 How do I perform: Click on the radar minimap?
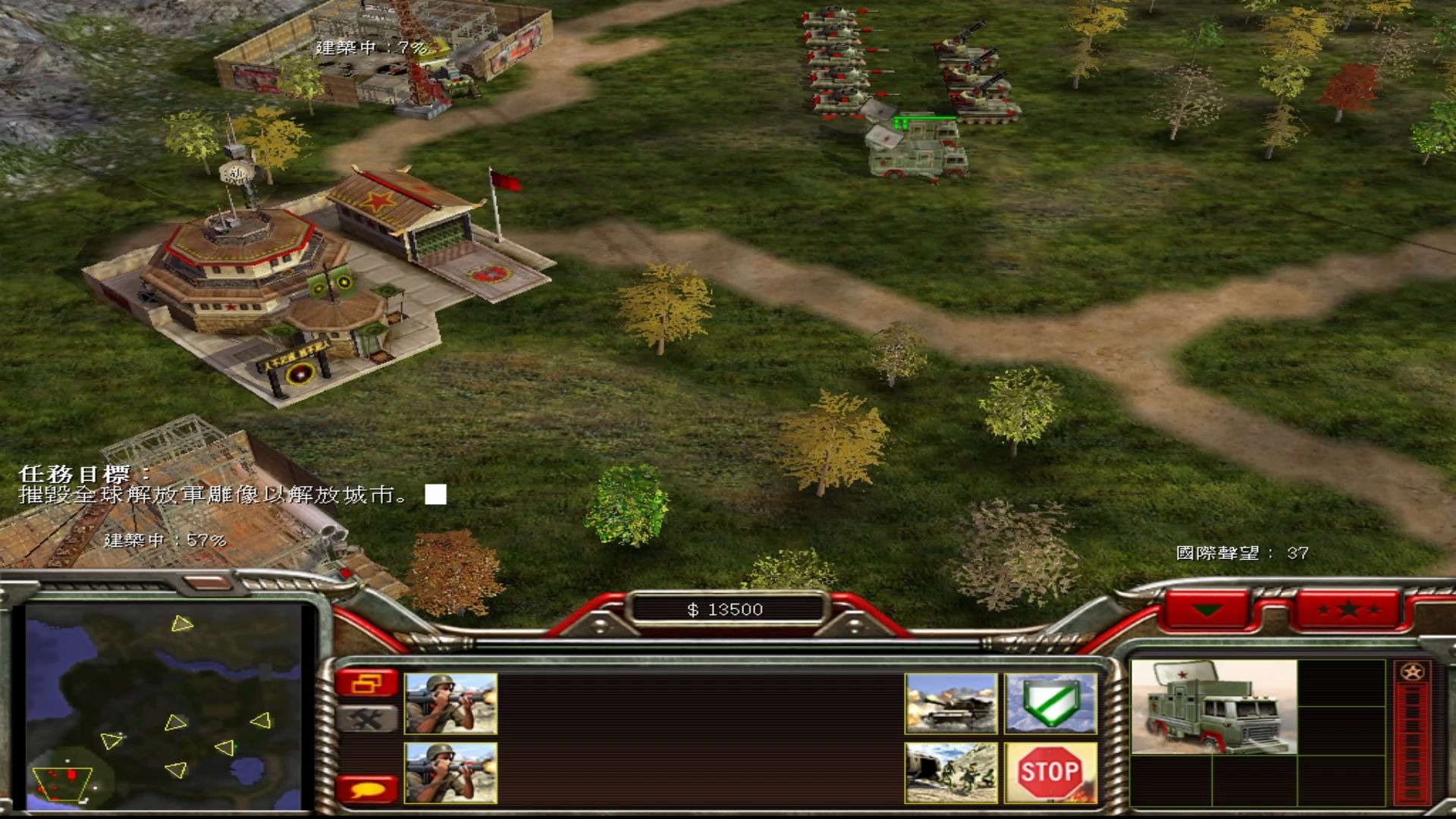coord(163,705)
